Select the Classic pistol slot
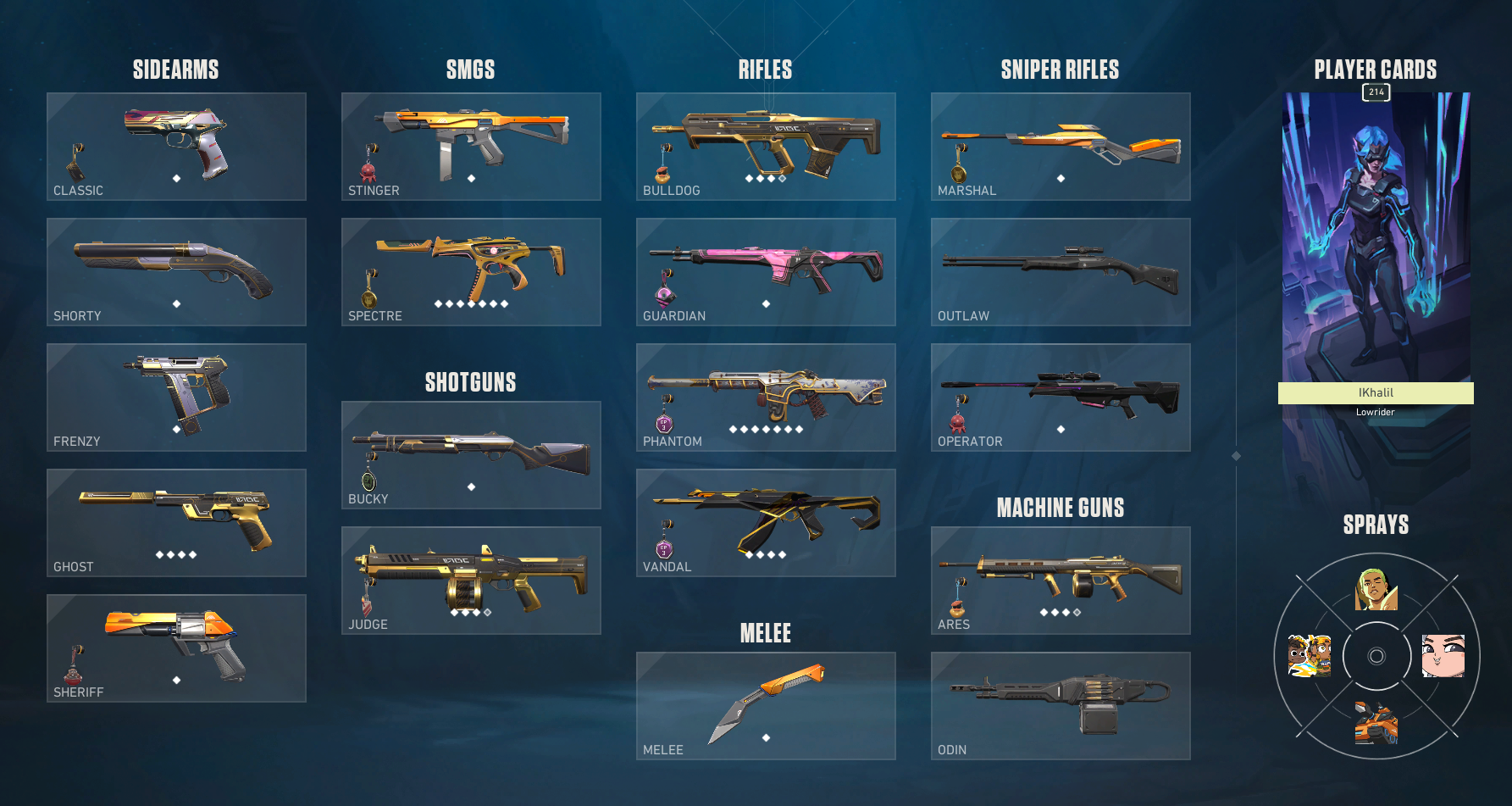 [x=175, y=146]
